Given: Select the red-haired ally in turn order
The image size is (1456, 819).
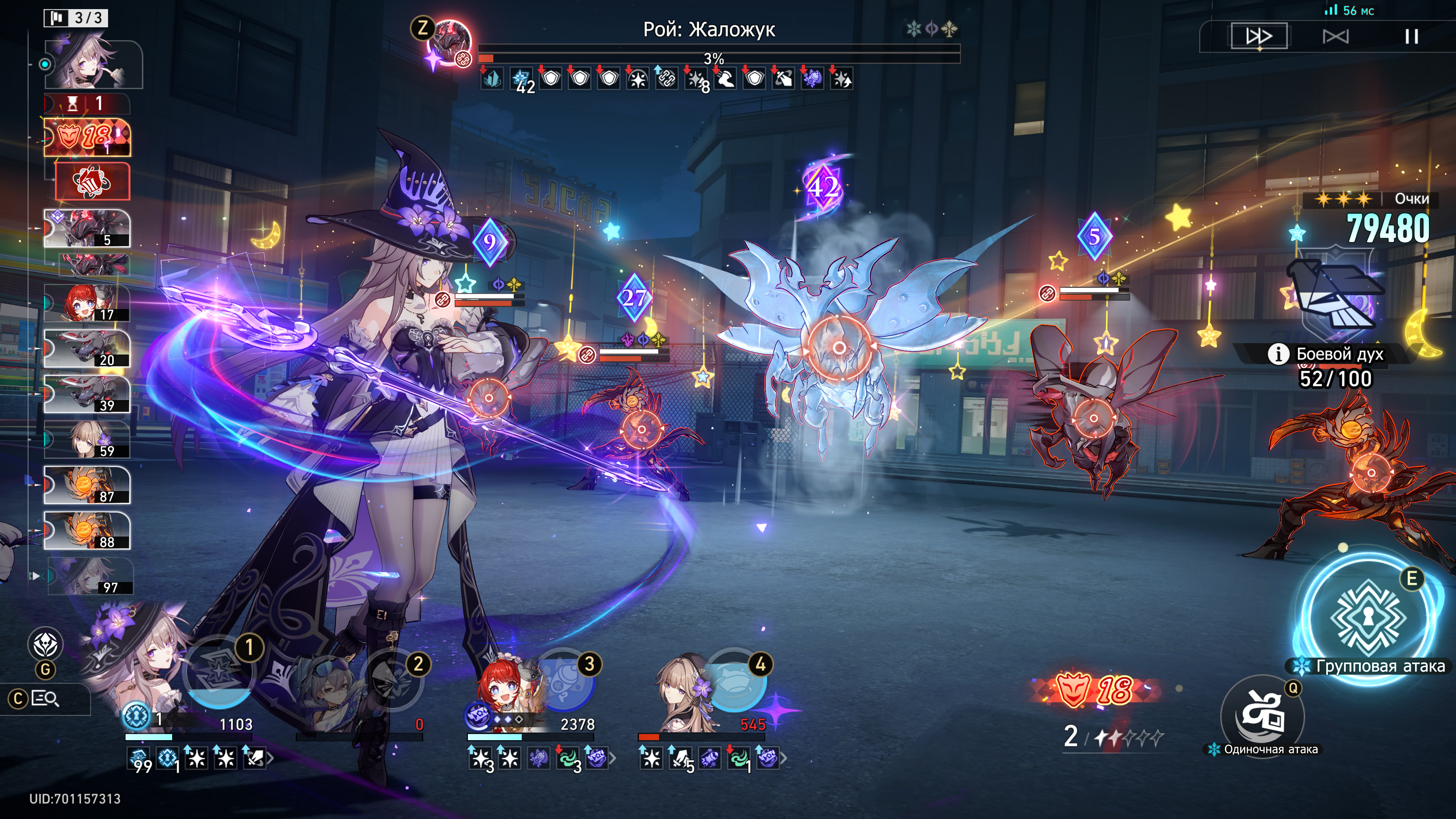Looking at the screenshot, I should 87,303.
